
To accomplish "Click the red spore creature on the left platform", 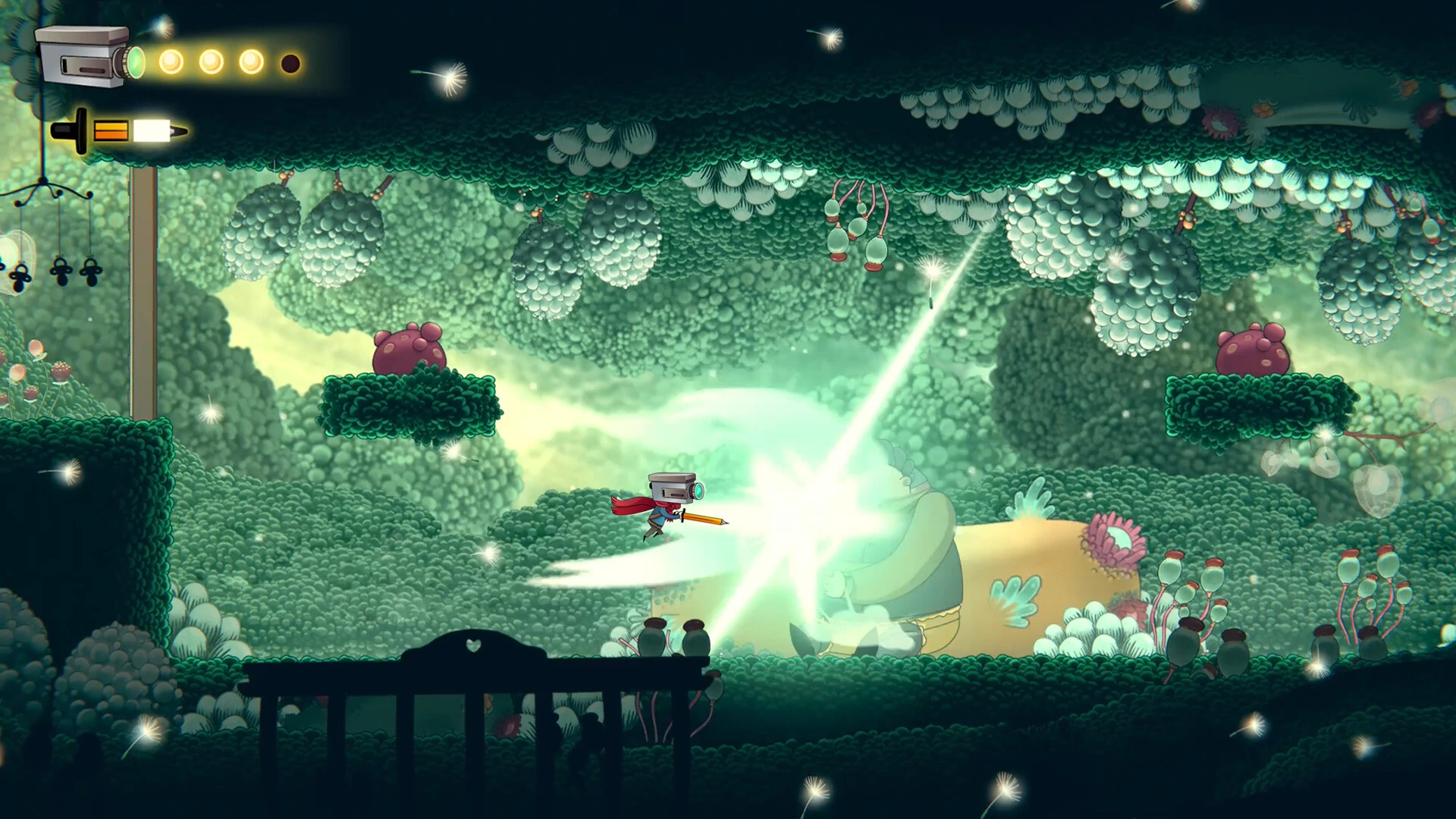I will [409, 349].
